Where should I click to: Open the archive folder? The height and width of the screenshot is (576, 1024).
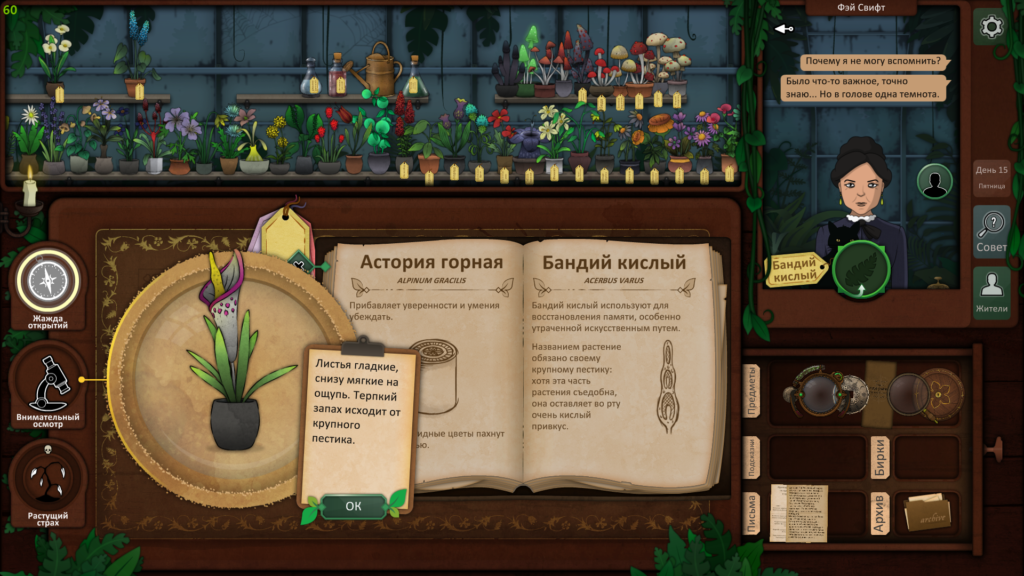pyautogui.click(x=926, y=512)
